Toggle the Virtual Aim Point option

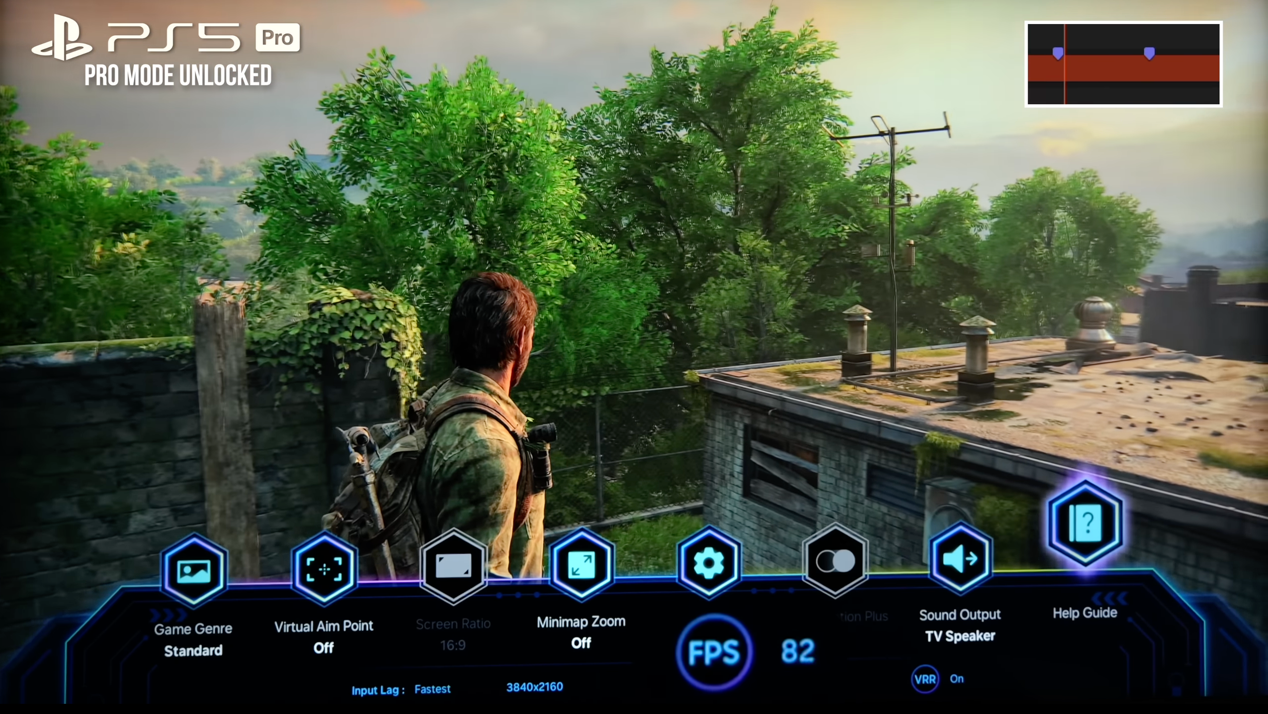coord(324,569)
